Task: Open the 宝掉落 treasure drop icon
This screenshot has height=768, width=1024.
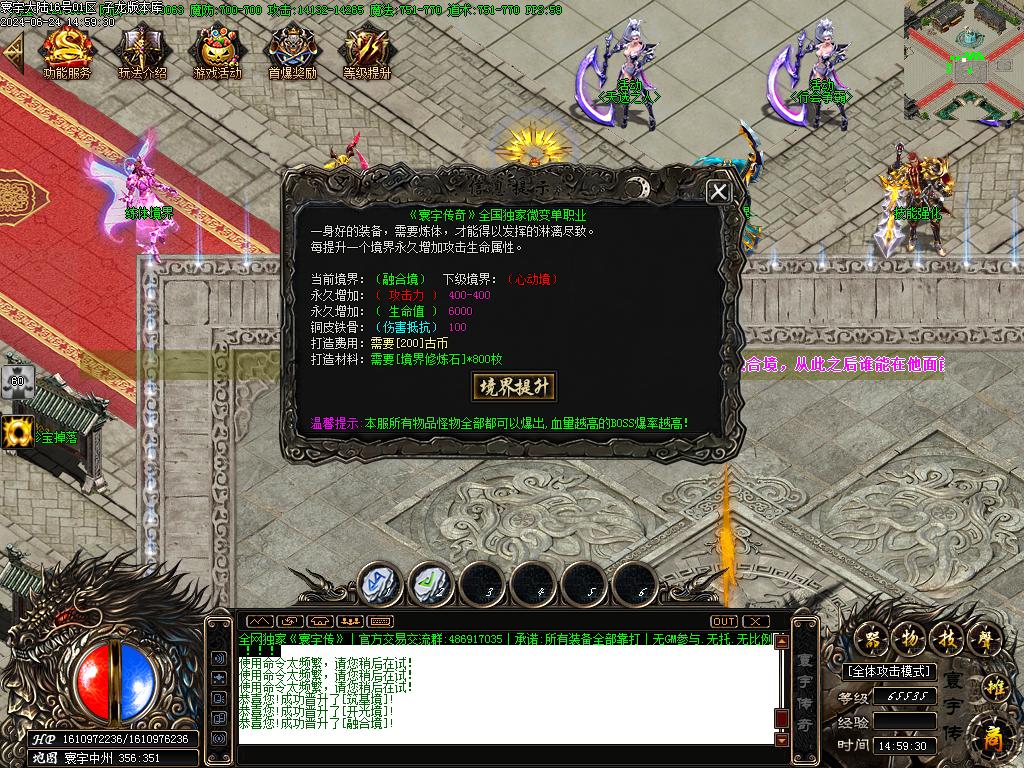Action: [18, 433]
